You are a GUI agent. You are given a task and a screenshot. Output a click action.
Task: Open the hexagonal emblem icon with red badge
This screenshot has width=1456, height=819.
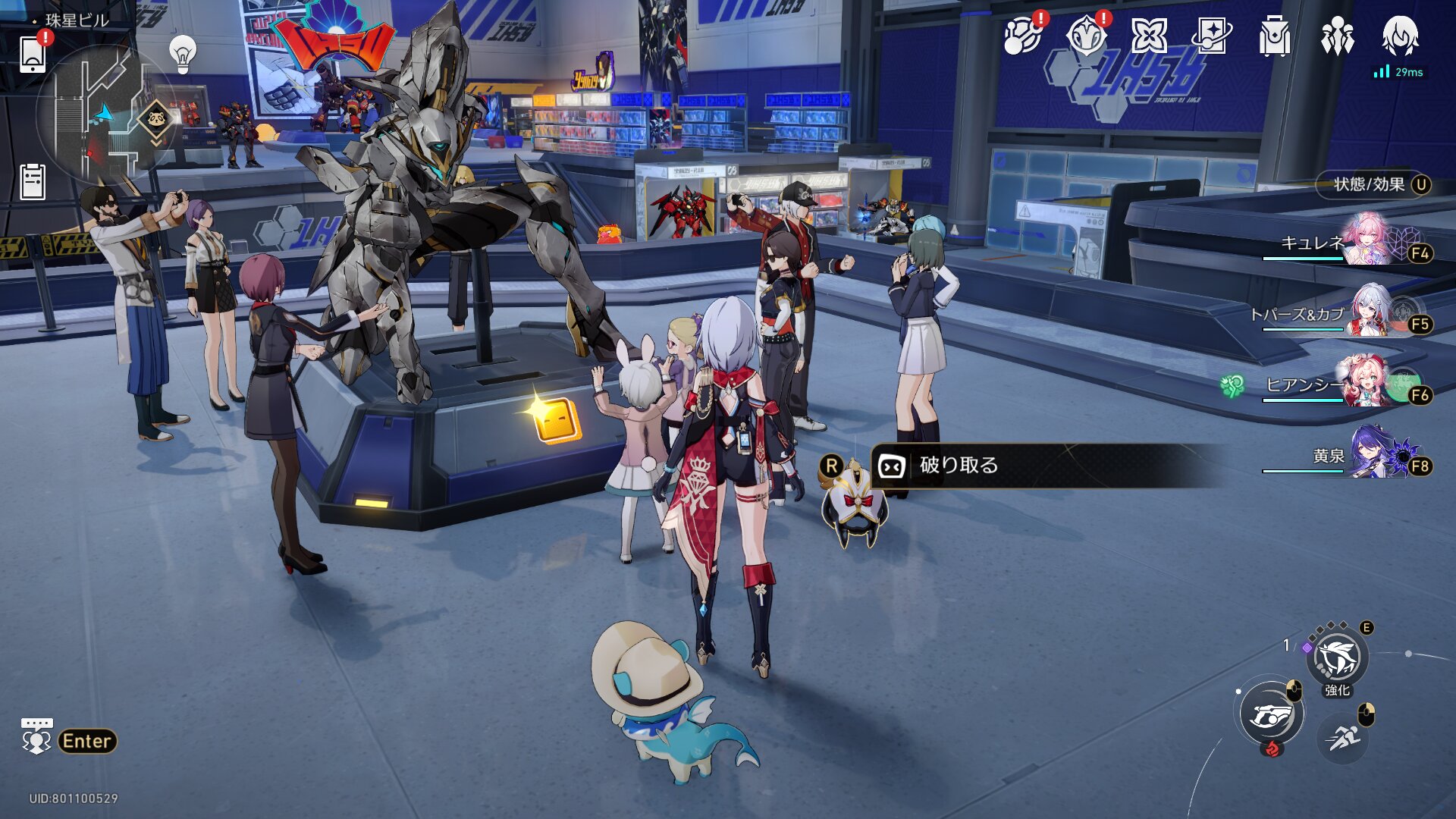[1086, 36]
